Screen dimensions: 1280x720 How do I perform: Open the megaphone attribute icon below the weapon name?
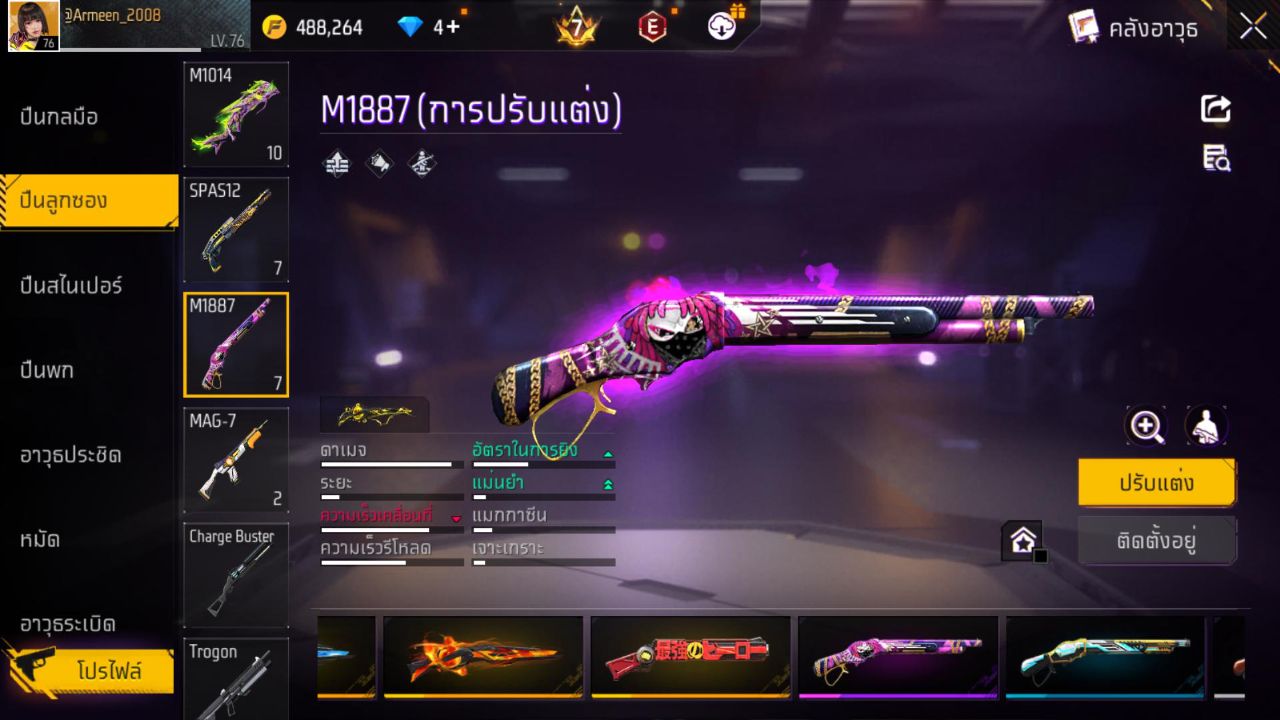tap(379, 163)
